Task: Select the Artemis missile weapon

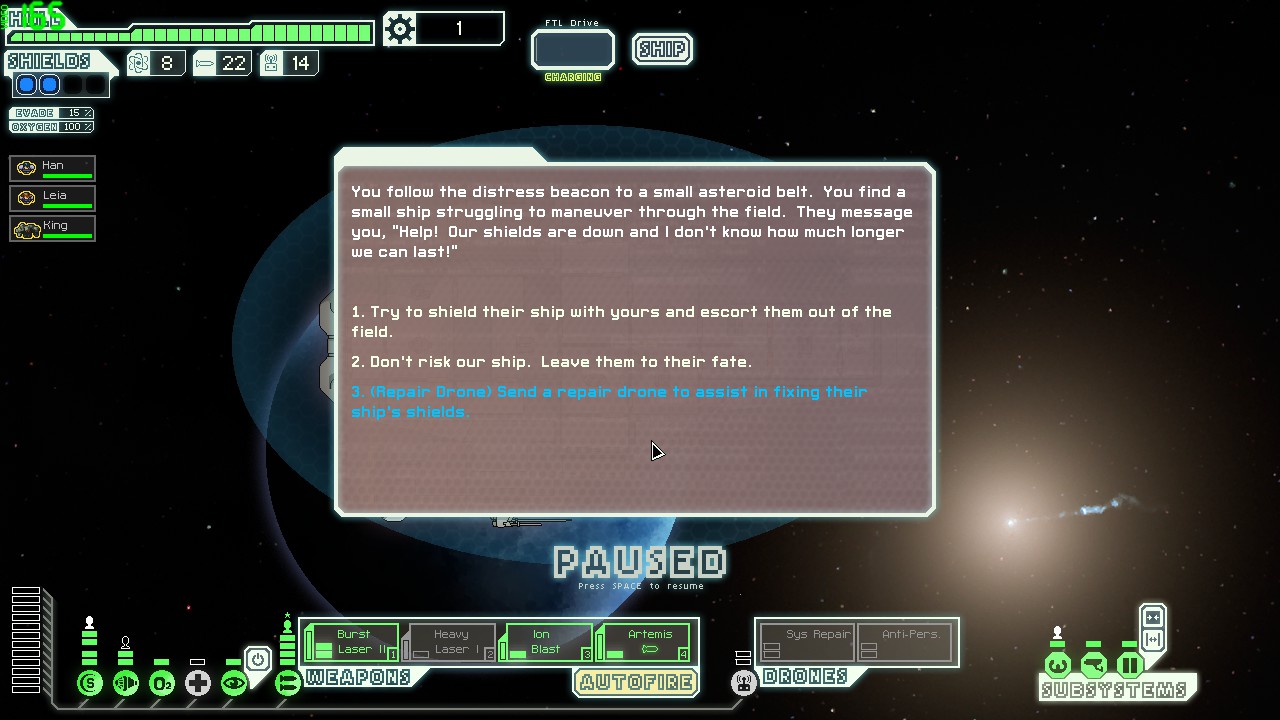Action: coord(645,642)
